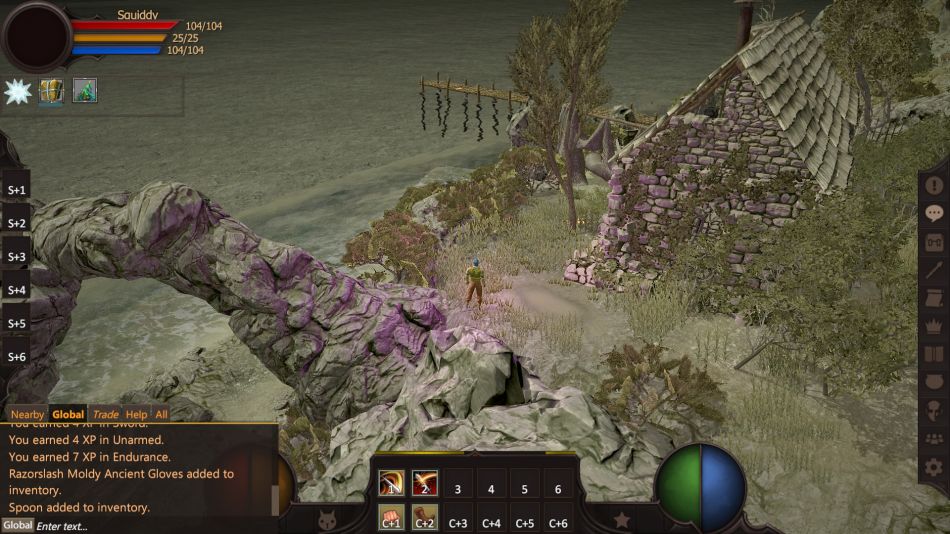Open the group of people icon
The width and height of the screenshot is (950, 534).
[x=934, y=438]
